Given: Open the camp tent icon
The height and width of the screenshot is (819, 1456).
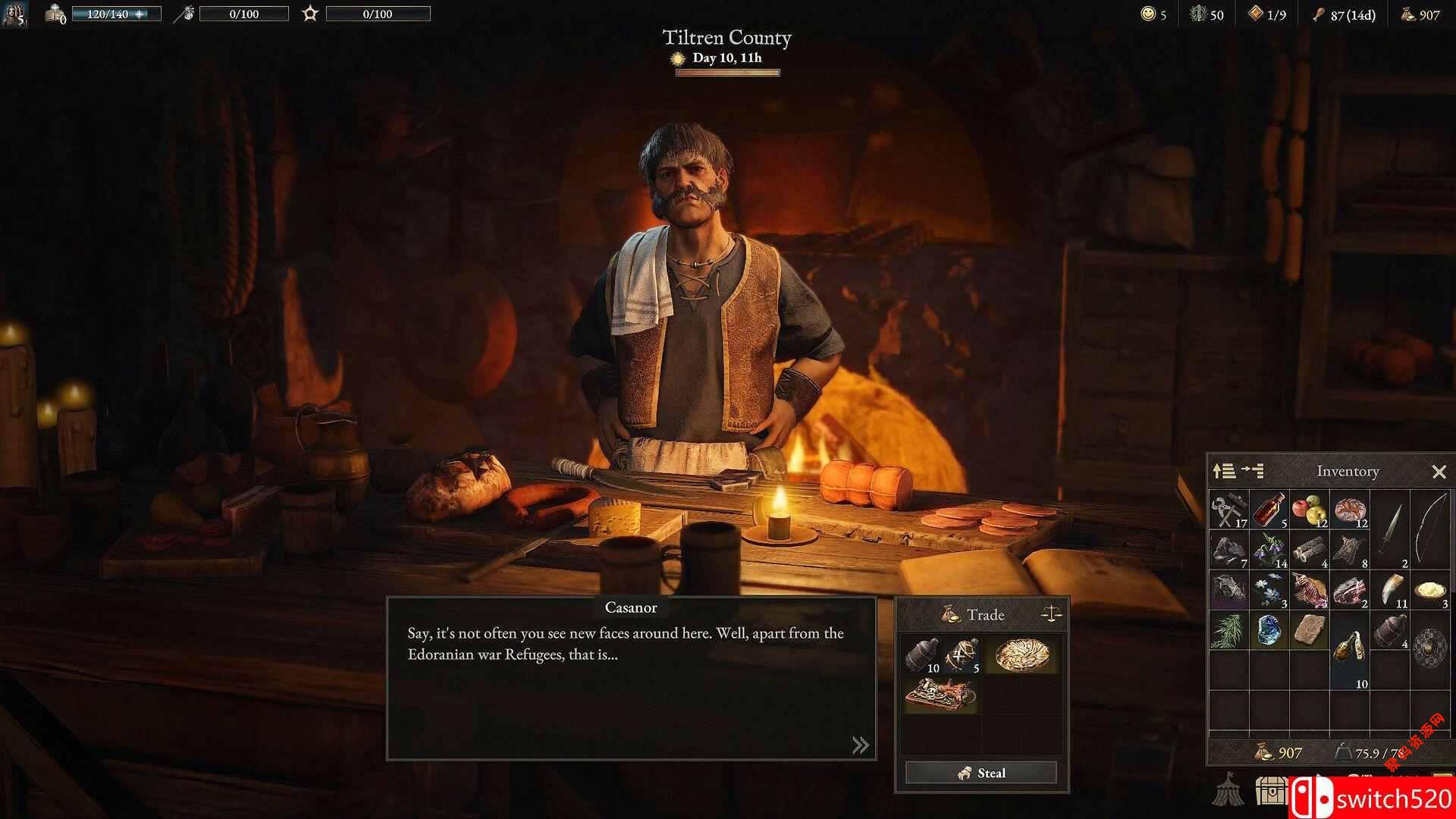Looking at the screenshot, I should point(1226,790).
